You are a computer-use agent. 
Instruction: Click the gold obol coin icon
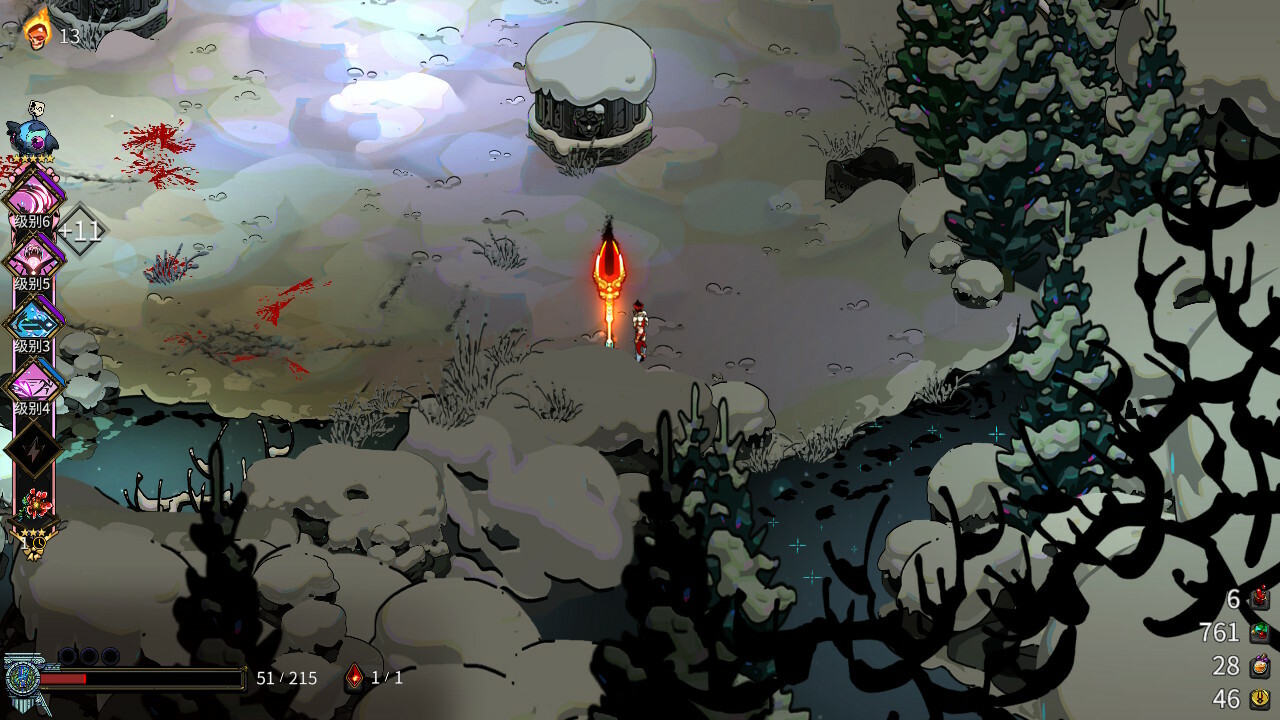1260,699
